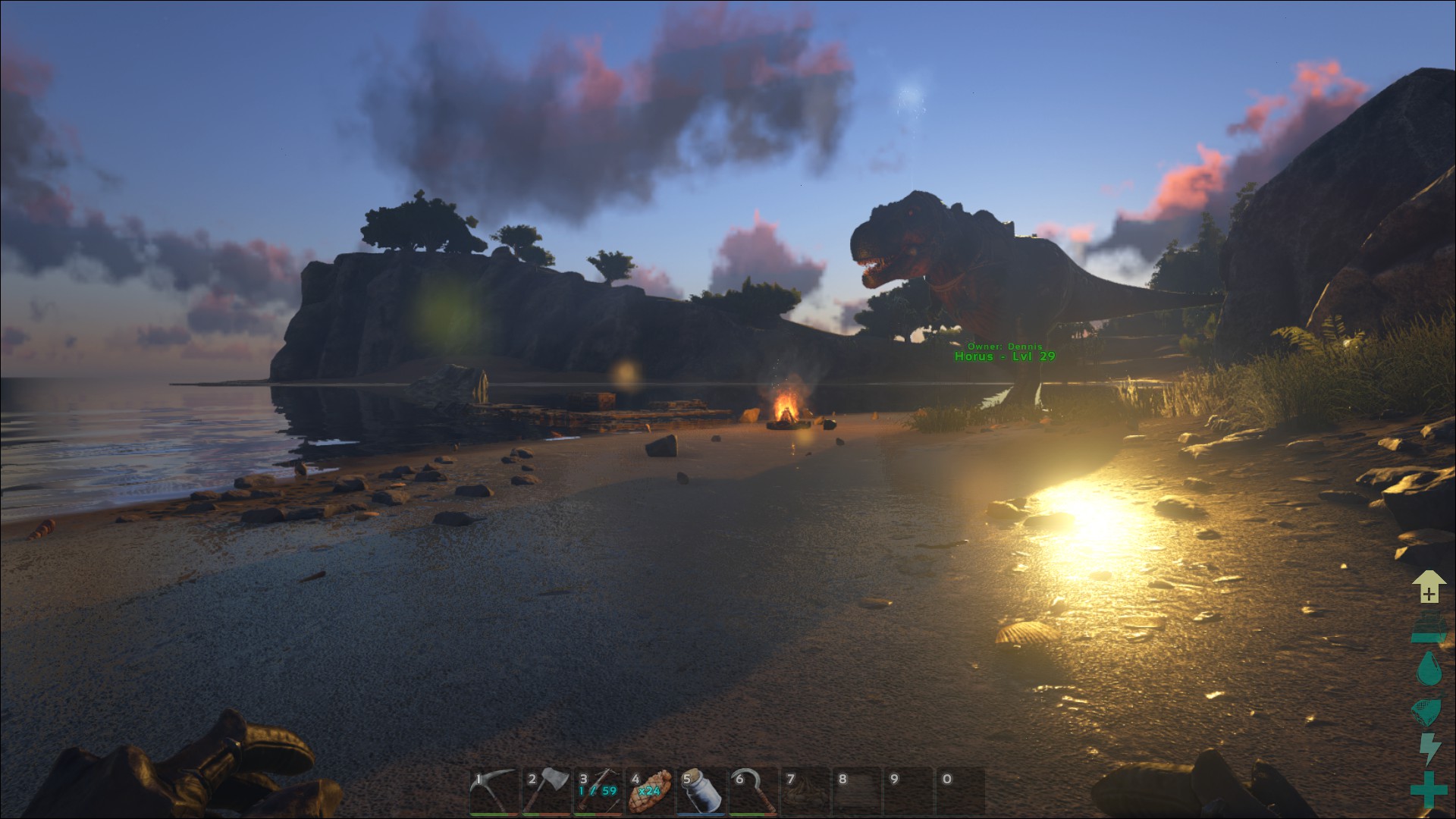Equip the sickle from the hotbar

[753, 791]
